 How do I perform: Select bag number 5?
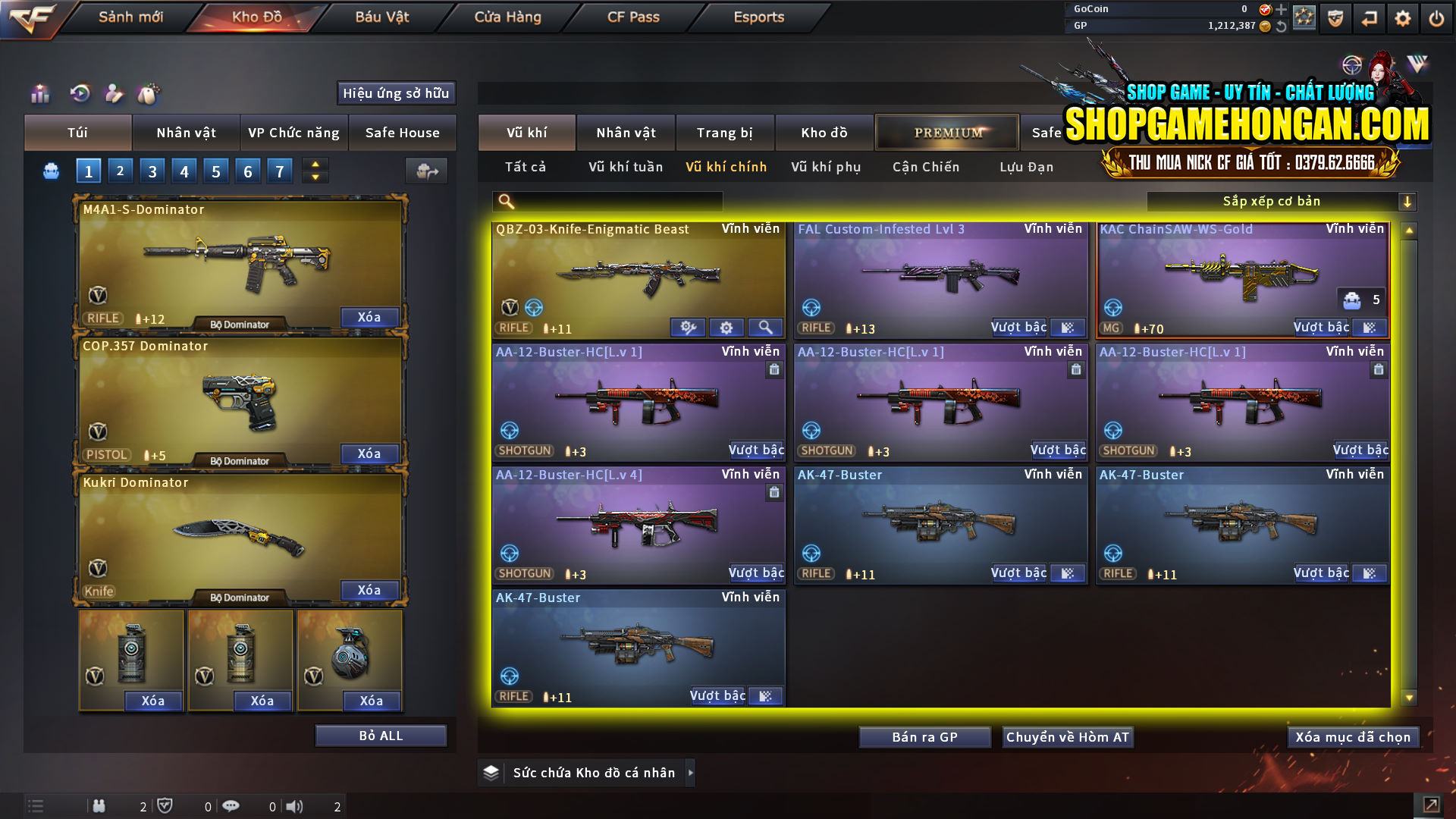215,171
